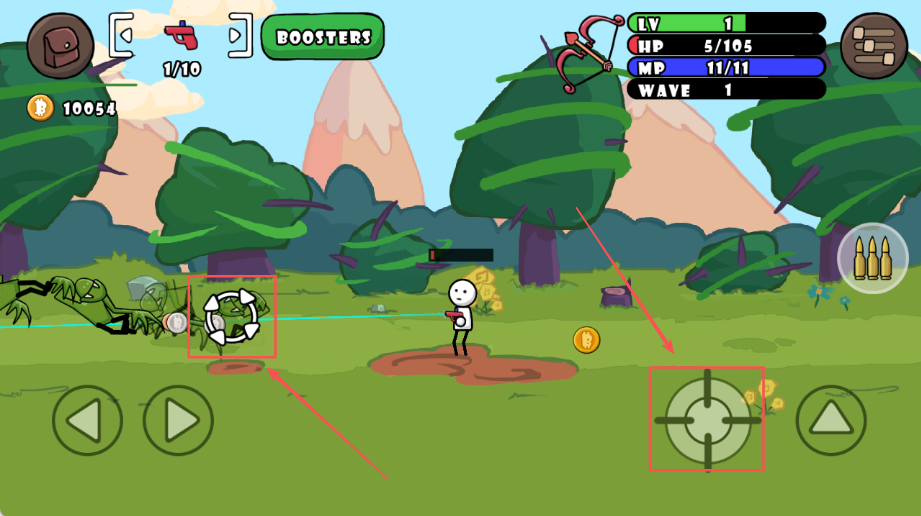The image size is (921, 516).
Task: Open the wooden menu button
Action: (x=873, y=46)
